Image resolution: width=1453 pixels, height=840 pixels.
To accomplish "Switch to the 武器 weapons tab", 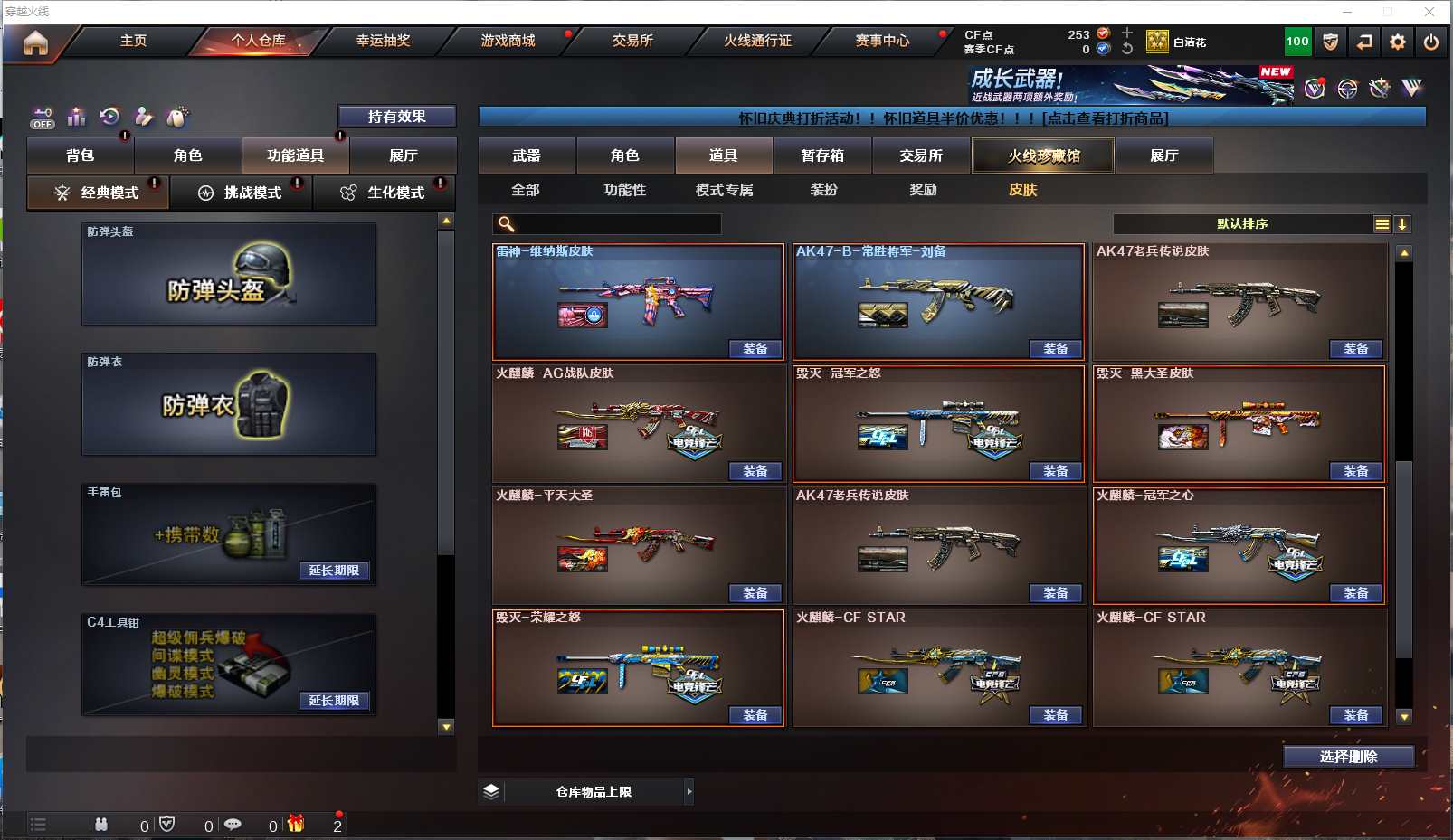I will (527, 156).
